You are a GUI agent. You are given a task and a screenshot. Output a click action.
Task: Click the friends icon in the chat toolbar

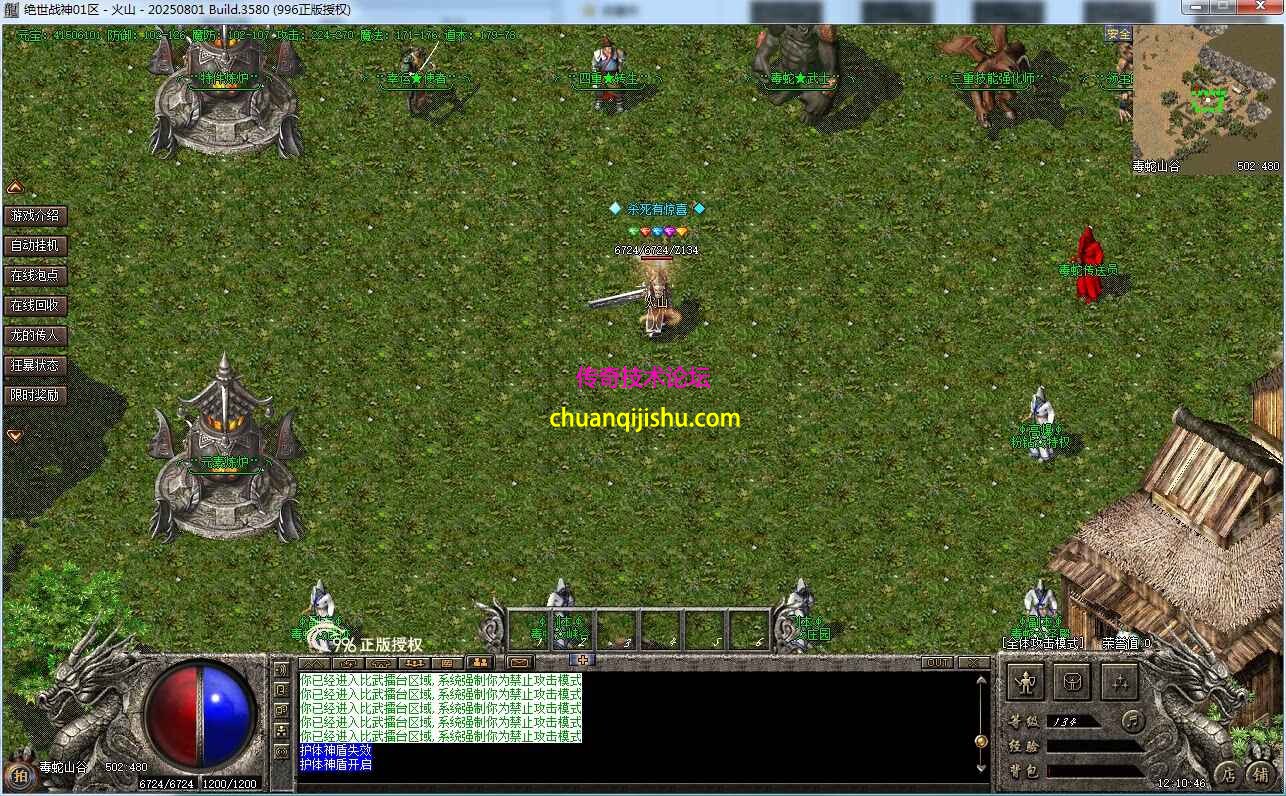tap(481, 661)
